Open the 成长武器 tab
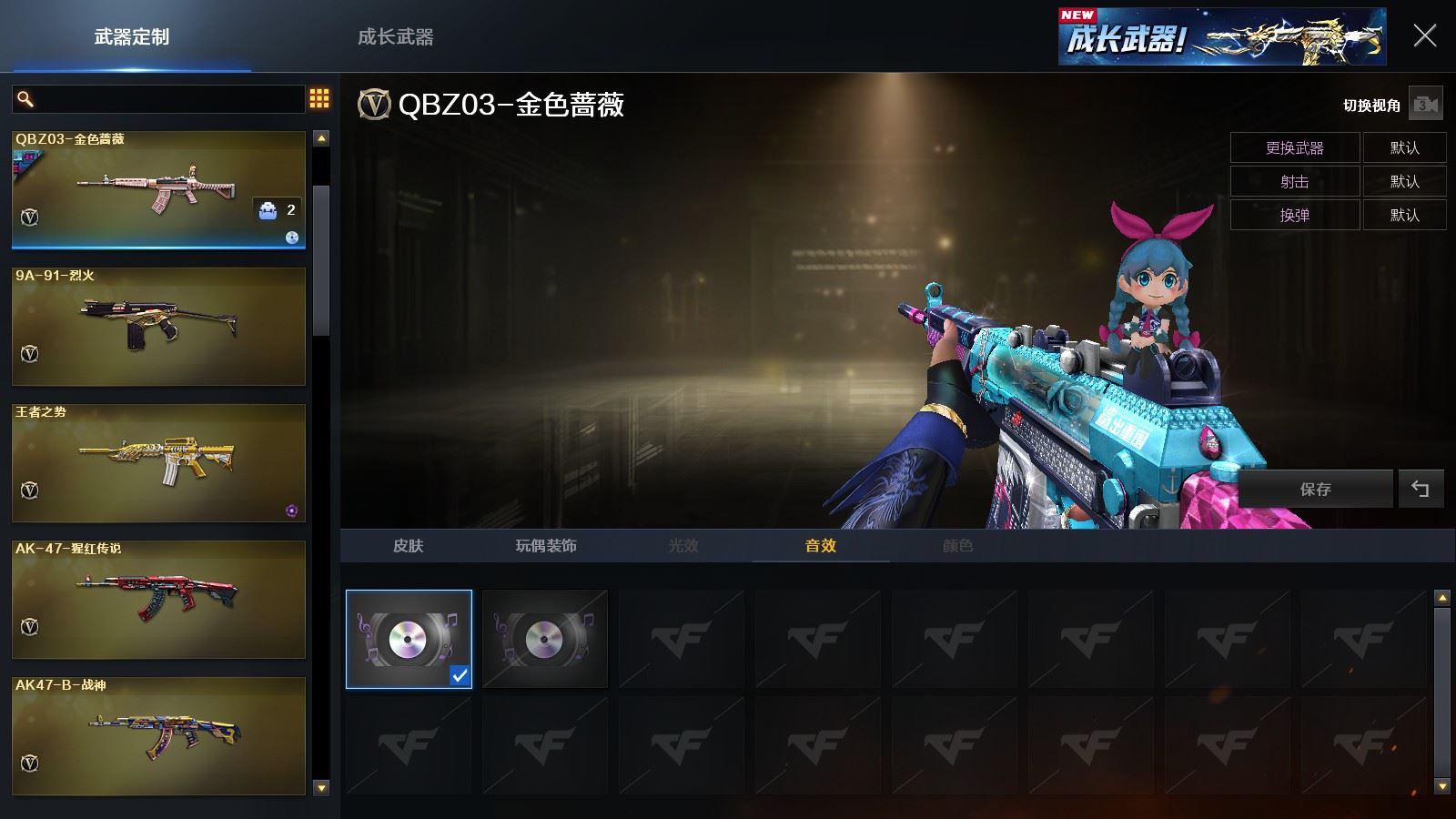The width and height of the screenshot is (1456, 819). [395, 37]
